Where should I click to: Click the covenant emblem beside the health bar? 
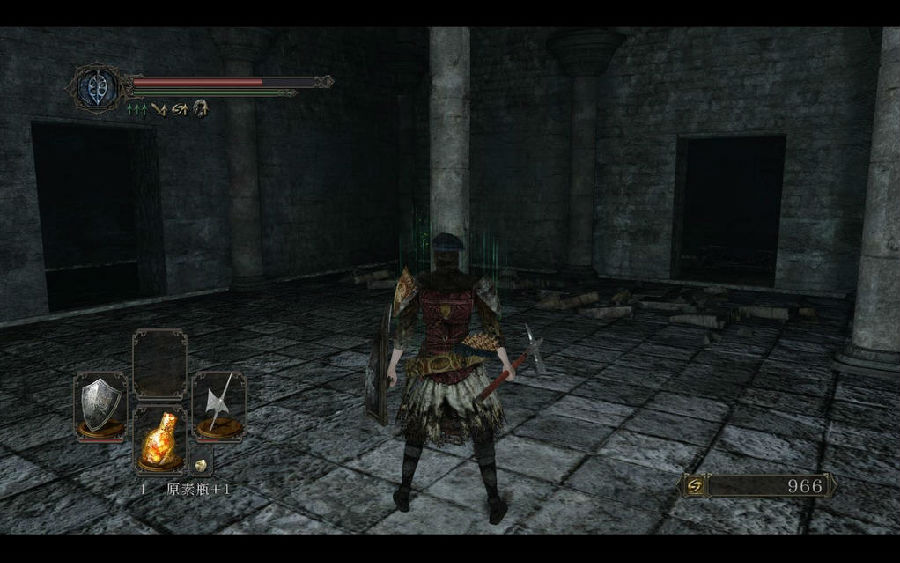pyautogui.click(x=97, y=87)
